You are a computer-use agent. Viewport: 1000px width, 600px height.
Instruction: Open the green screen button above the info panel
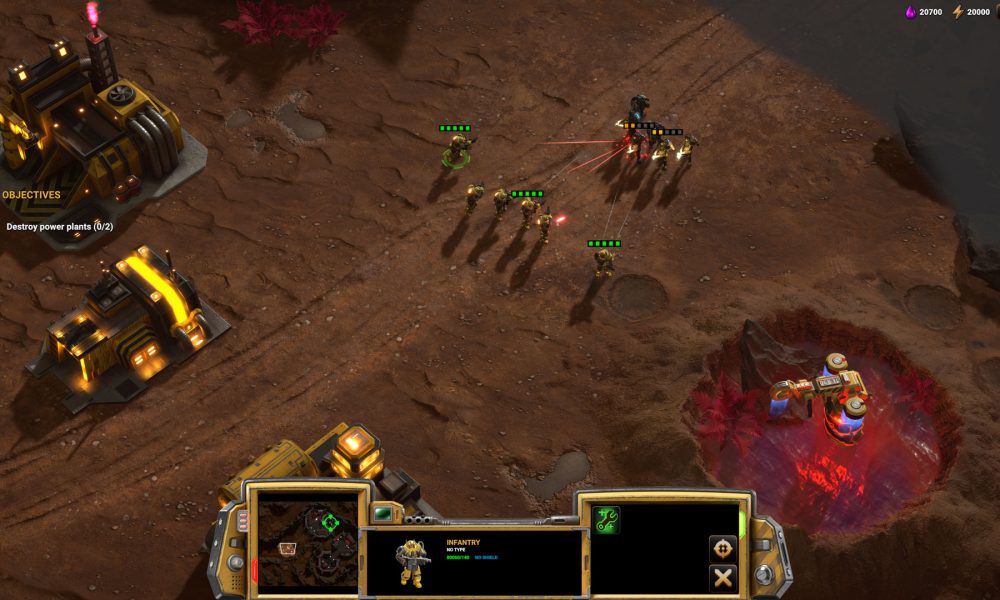click(x=382, y=513)
